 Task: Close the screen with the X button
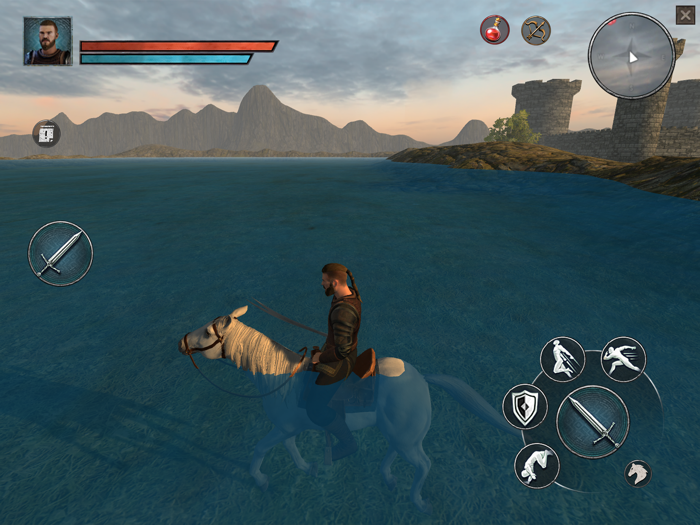pyautogui.click(x=685, y=15)
